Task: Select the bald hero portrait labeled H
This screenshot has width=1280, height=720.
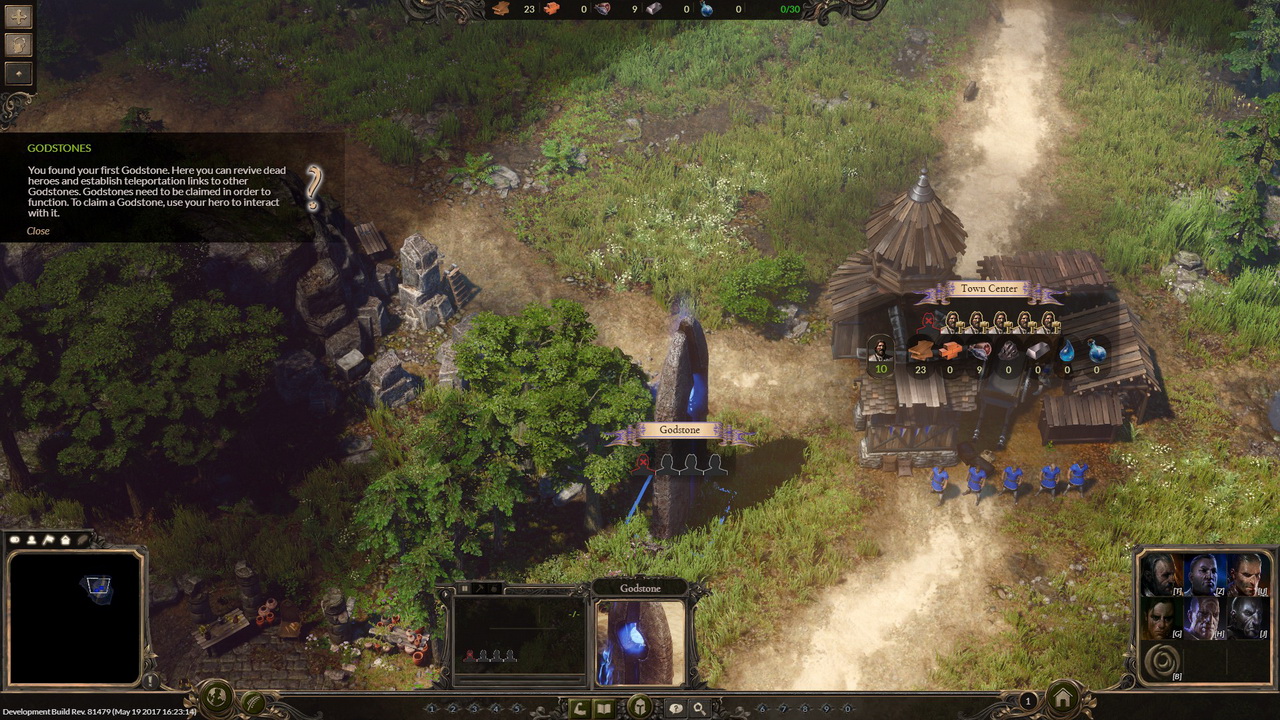Action: (1202, 619)
